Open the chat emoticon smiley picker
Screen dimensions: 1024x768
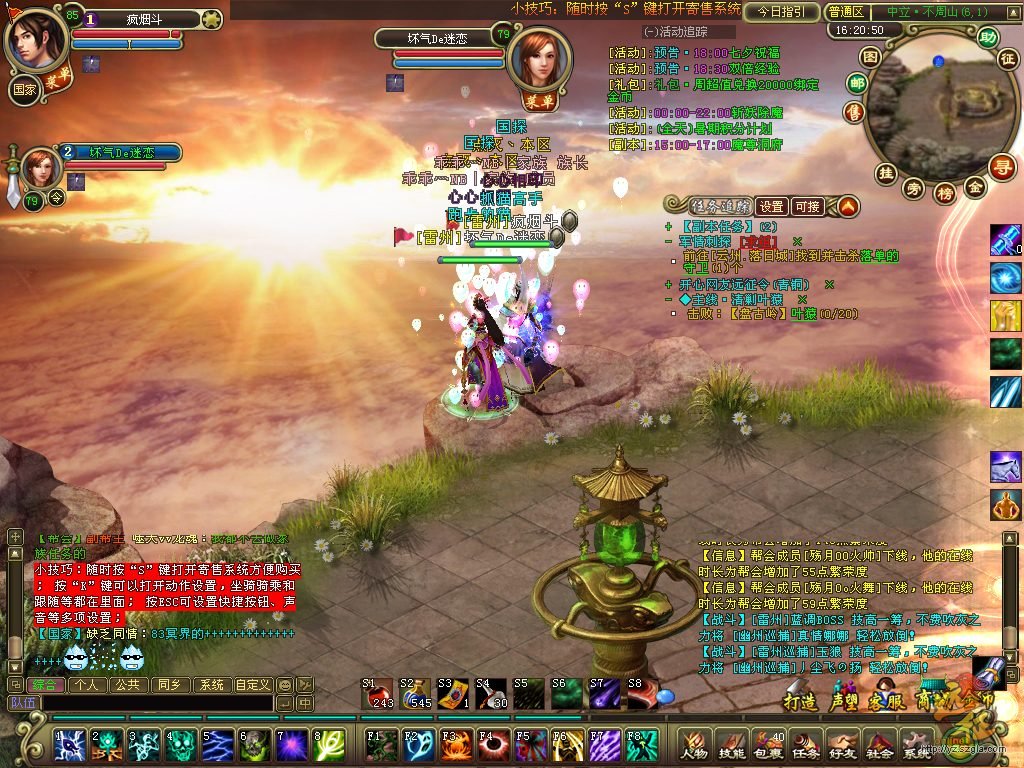[x=285, y=685]
